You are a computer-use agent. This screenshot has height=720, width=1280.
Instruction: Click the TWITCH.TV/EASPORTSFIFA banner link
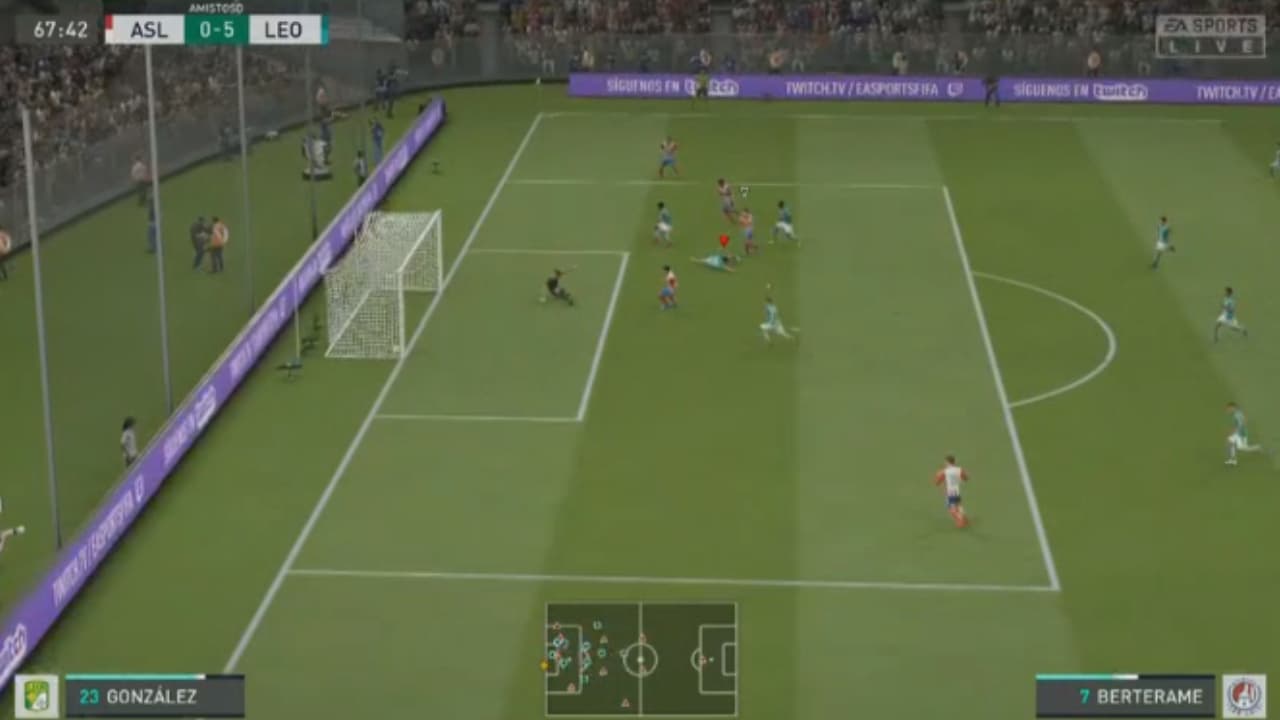point(862,90)
